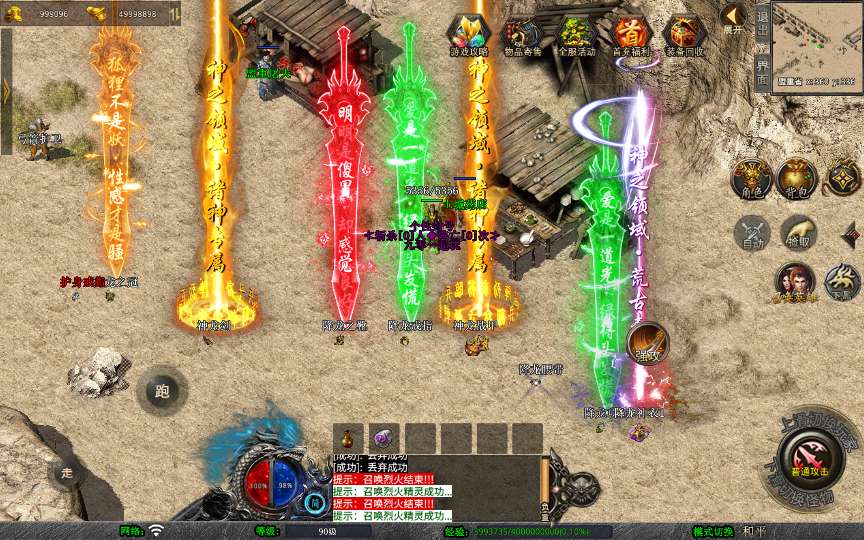864x540 pixels.
Task: Summon hero via the two-portrait icon
Action: point(794,281)
